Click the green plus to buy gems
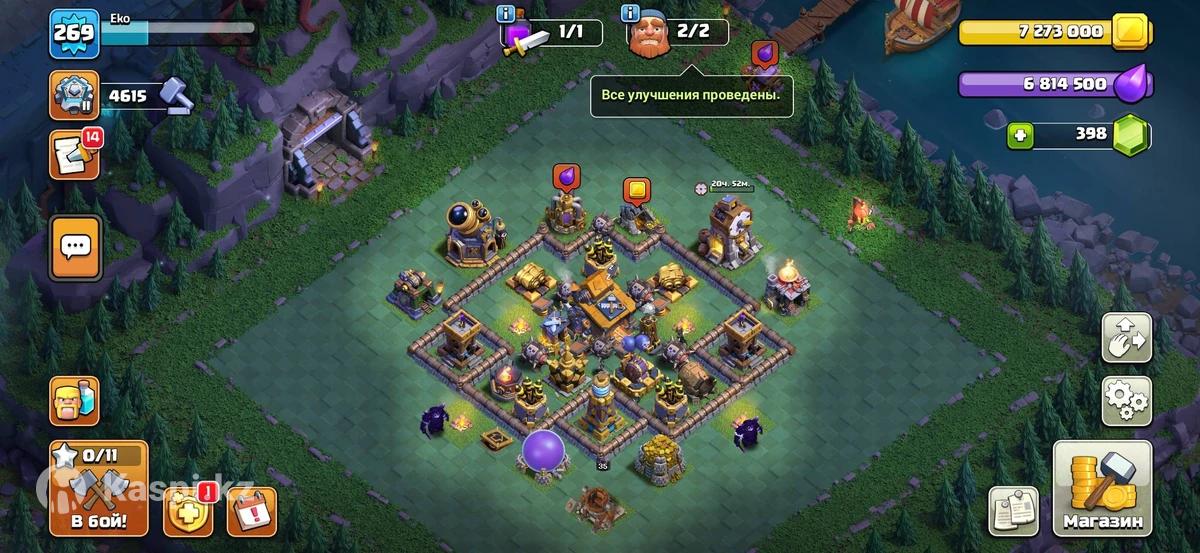The height and width of the screenshot is (553, 1200). pyautogui.click(x=1020, y=135)
